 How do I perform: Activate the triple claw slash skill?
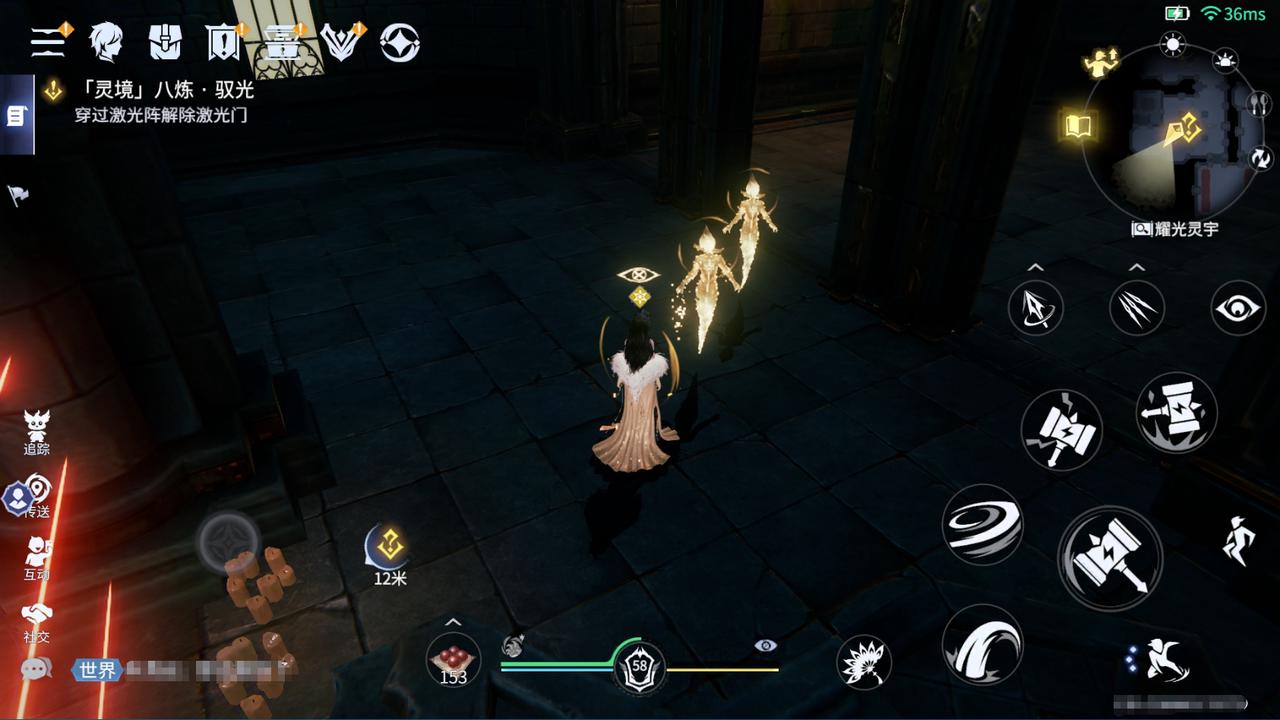pyautogui.click(x=1137, y=308)
